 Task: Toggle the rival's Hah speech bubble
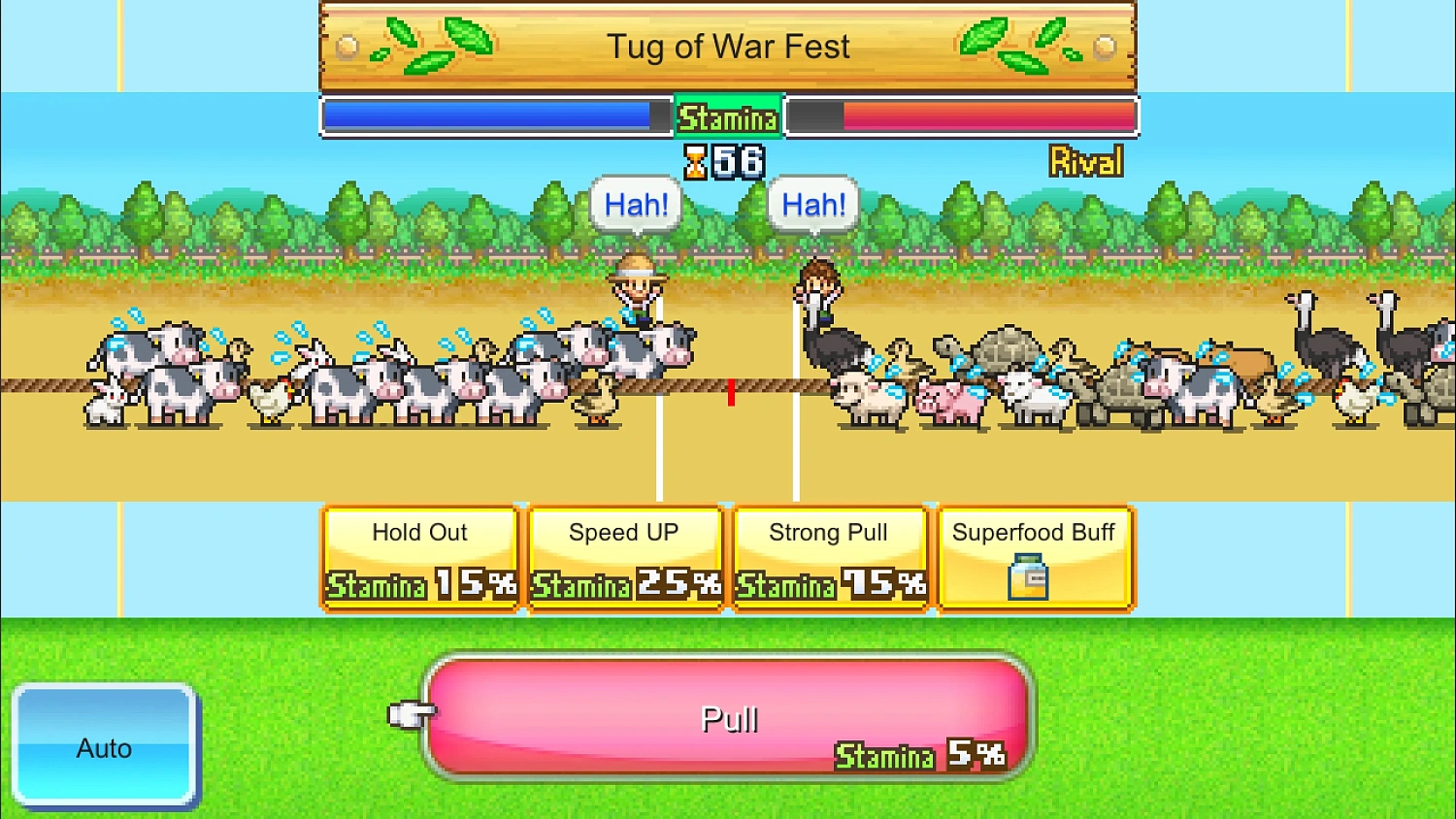pyautogui.click(x=812, y=204)
